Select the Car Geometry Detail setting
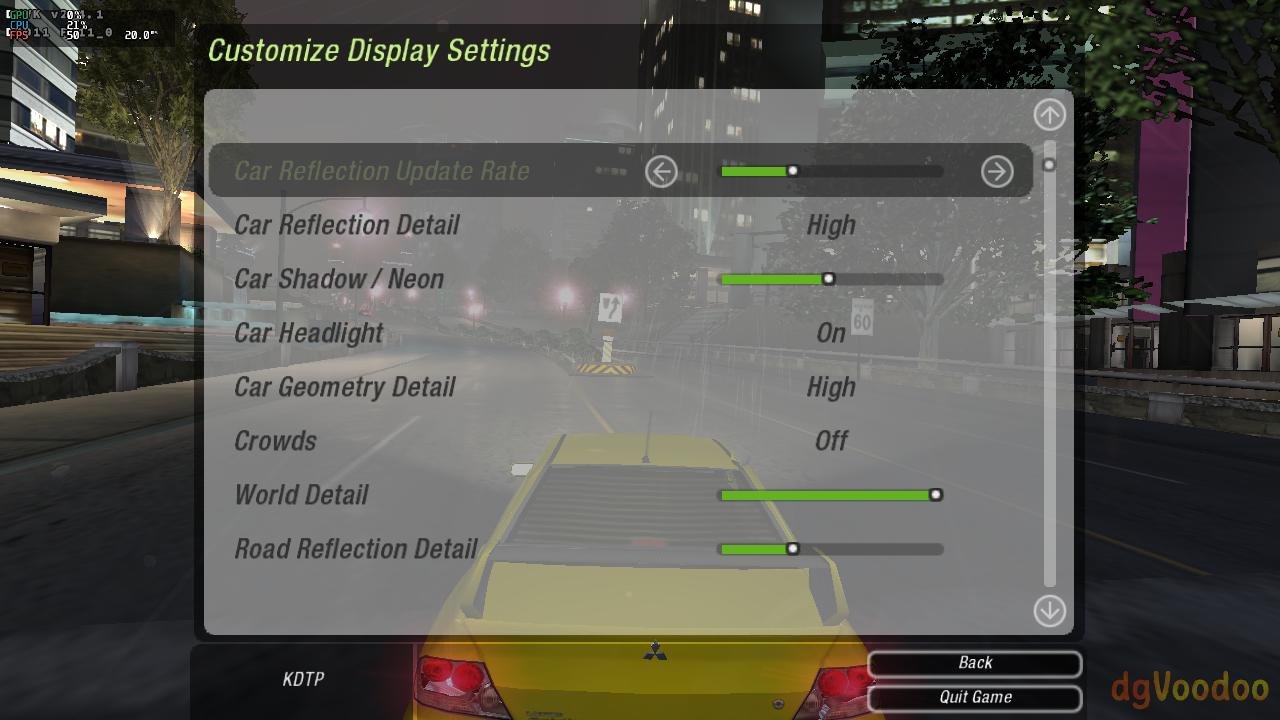This screenshot has height=720, width=1280. tap(831, 387)
